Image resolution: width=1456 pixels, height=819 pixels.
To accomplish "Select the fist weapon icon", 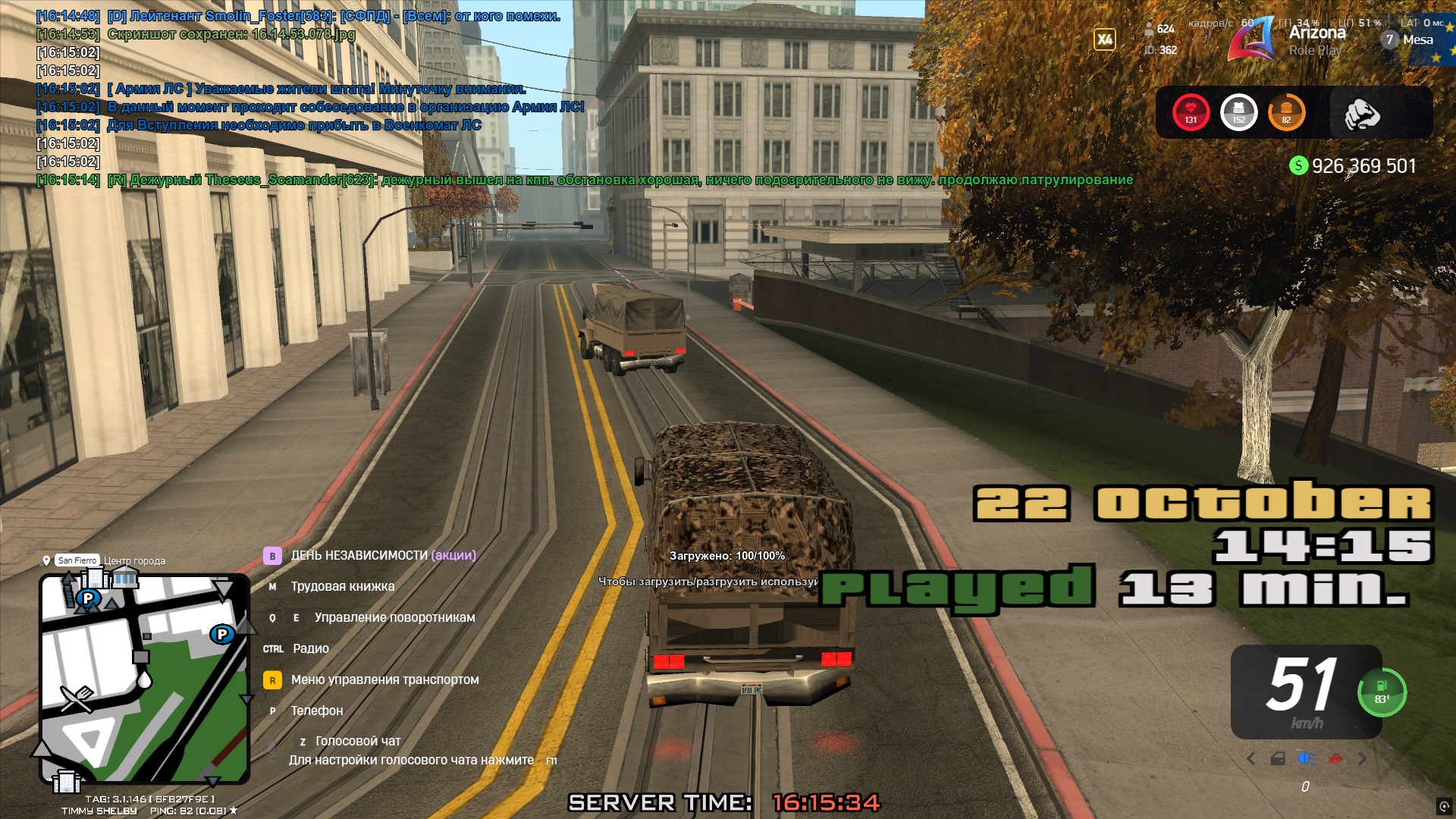I will [x=1361, y=114].
